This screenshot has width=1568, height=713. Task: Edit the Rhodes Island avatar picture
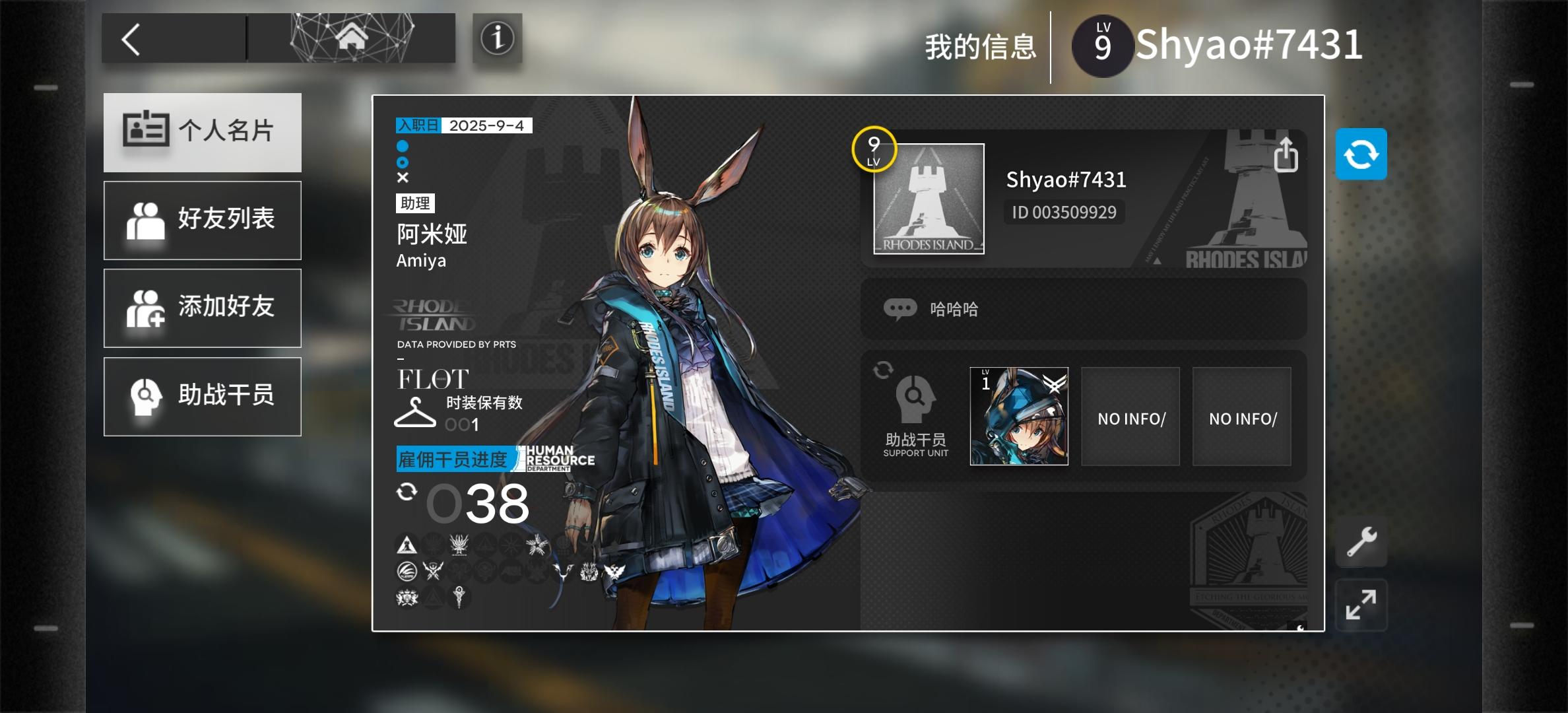click(x=929, y=199)
